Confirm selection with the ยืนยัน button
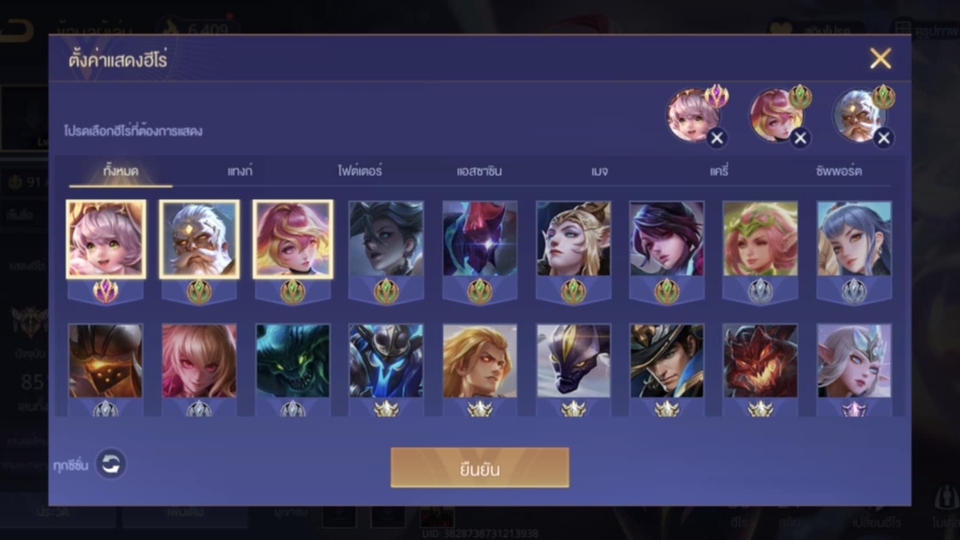 click(x=479, y=468)
